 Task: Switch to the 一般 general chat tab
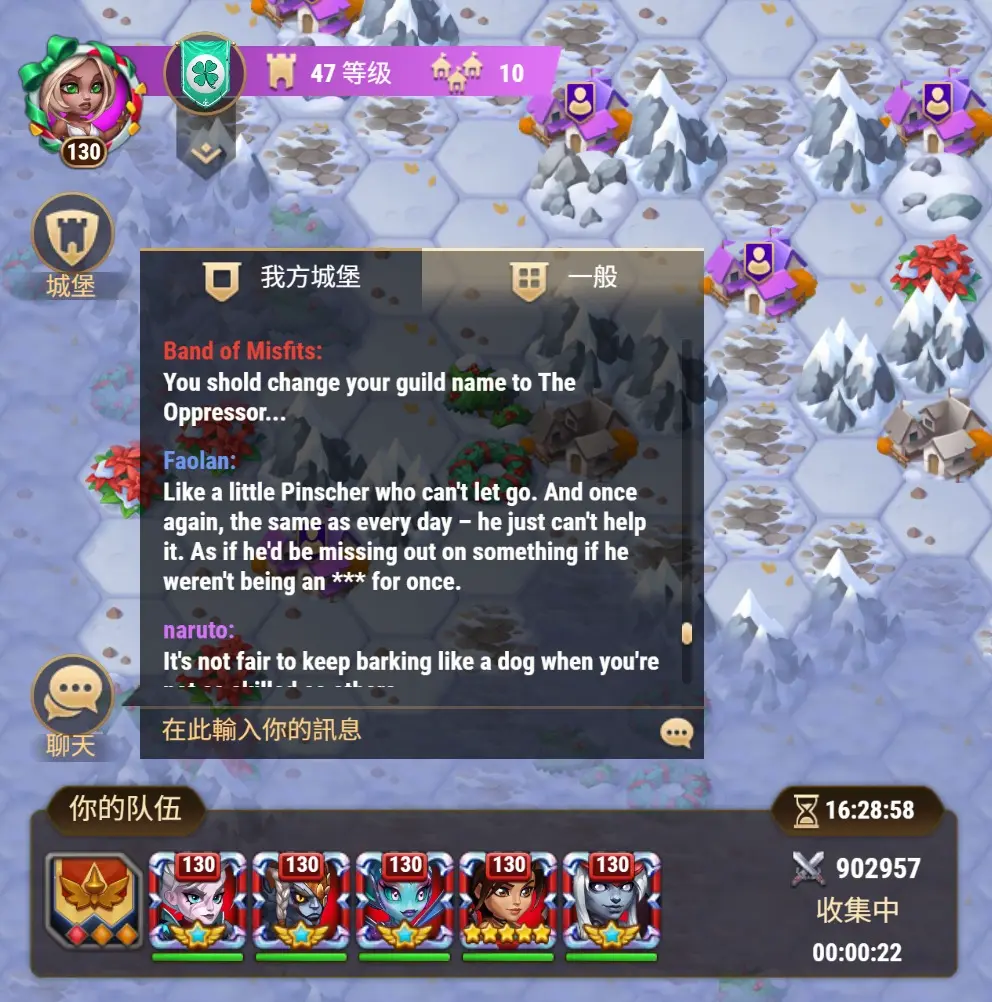pyautogui.click(x=563, y=277)
